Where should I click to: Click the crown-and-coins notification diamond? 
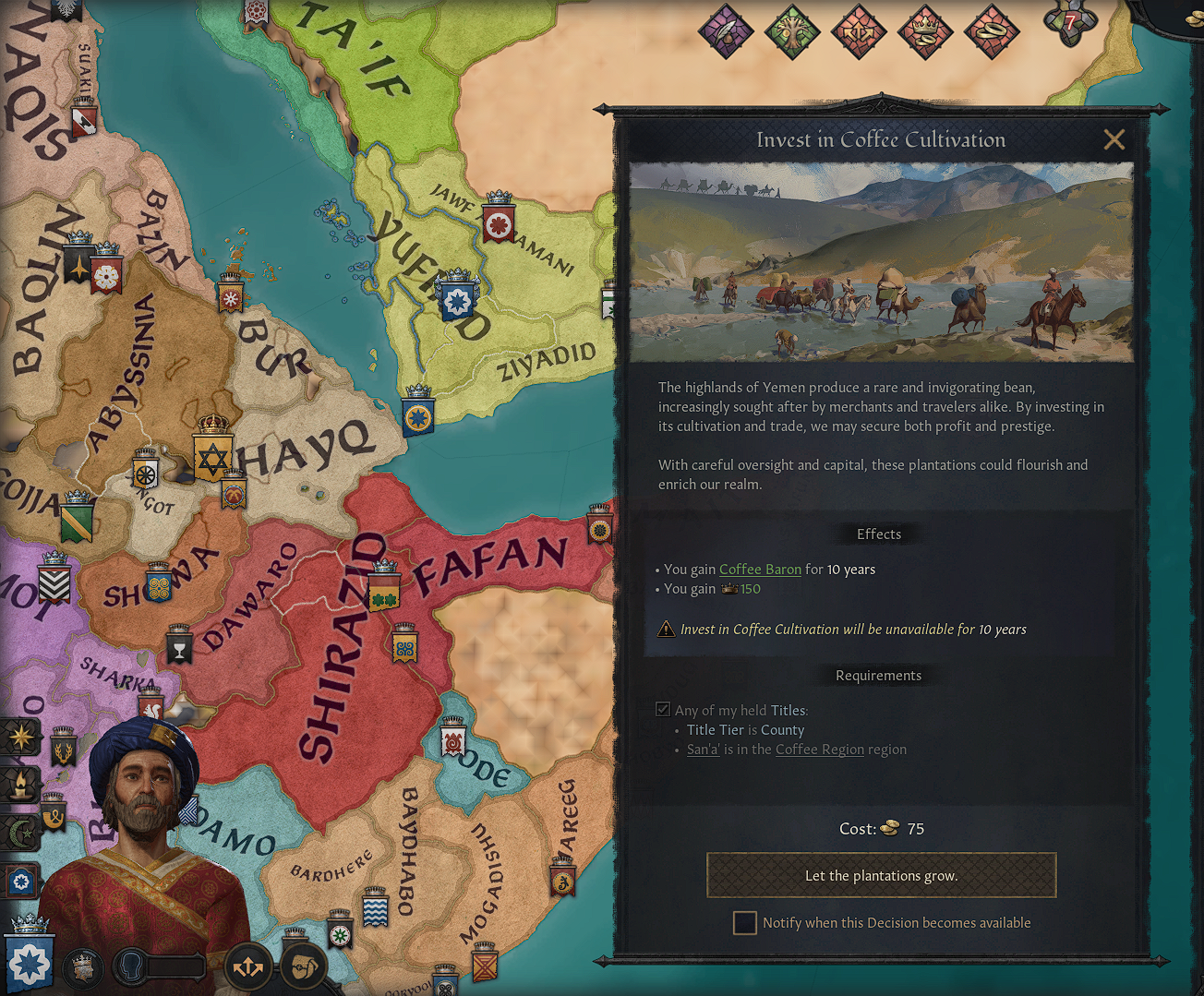click(925, 30)
